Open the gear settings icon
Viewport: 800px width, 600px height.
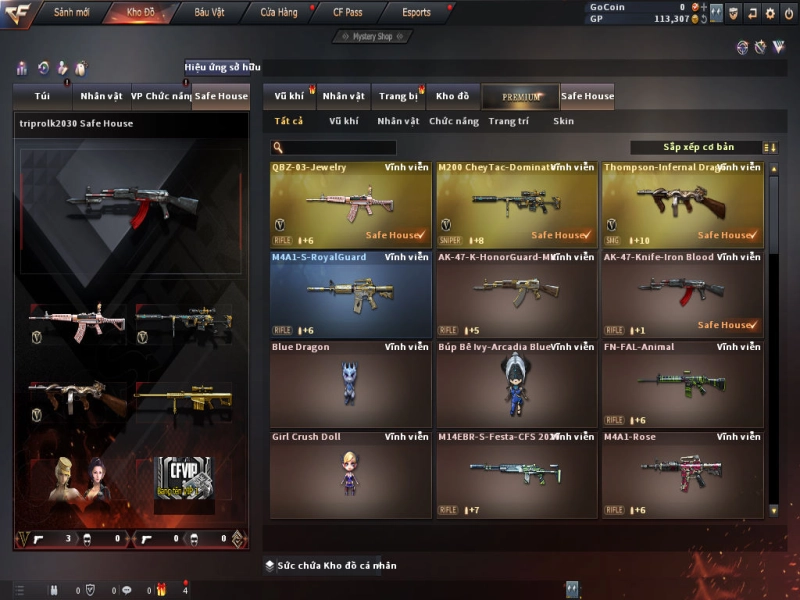tap(769, 13)
